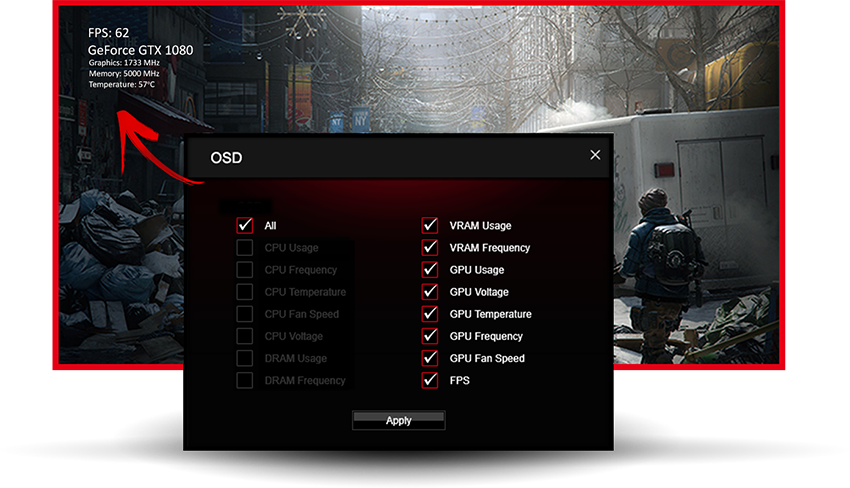Uncheck GPU Temperature
Viewport: 850px width, 488px height.
(430, 314)
